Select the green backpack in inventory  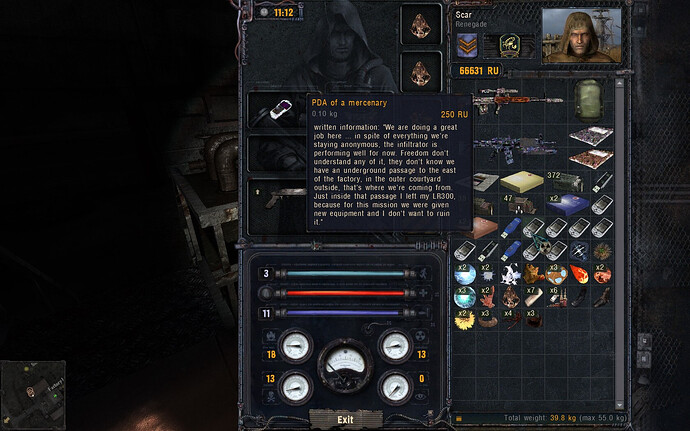[x=589, y=98]
